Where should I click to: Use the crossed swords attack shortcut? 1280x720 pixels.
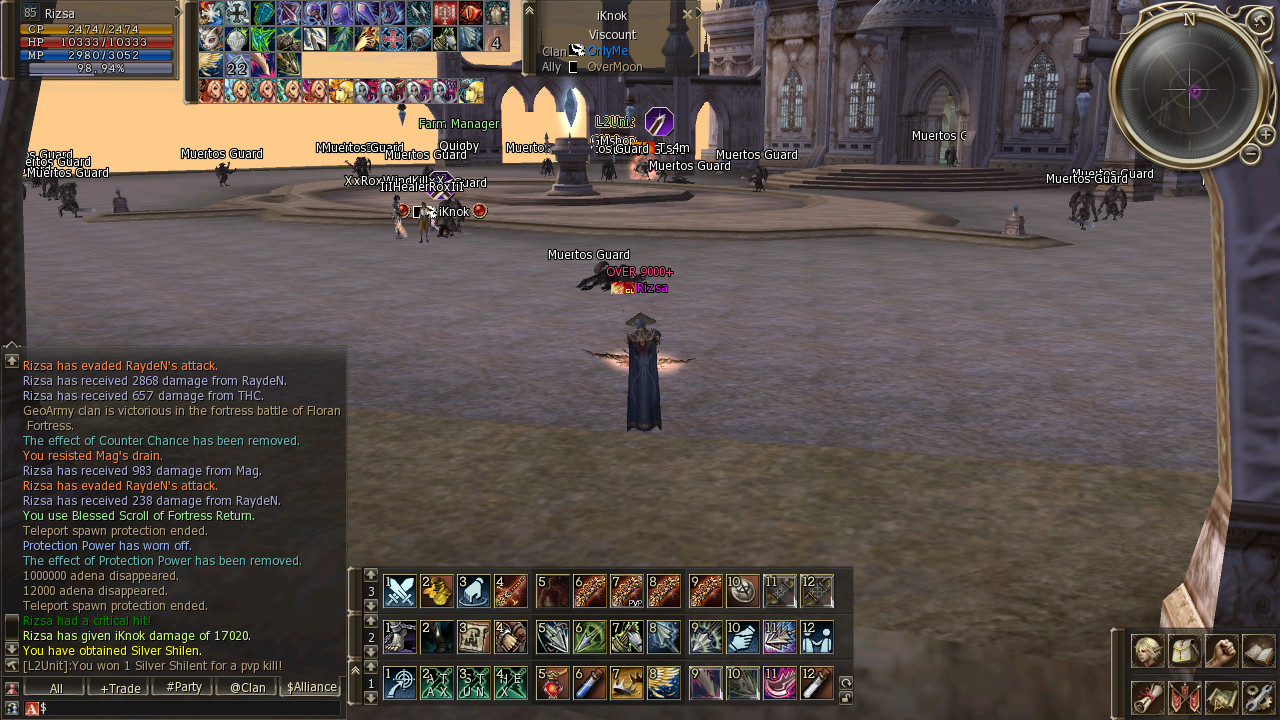[x=400, y=591]
